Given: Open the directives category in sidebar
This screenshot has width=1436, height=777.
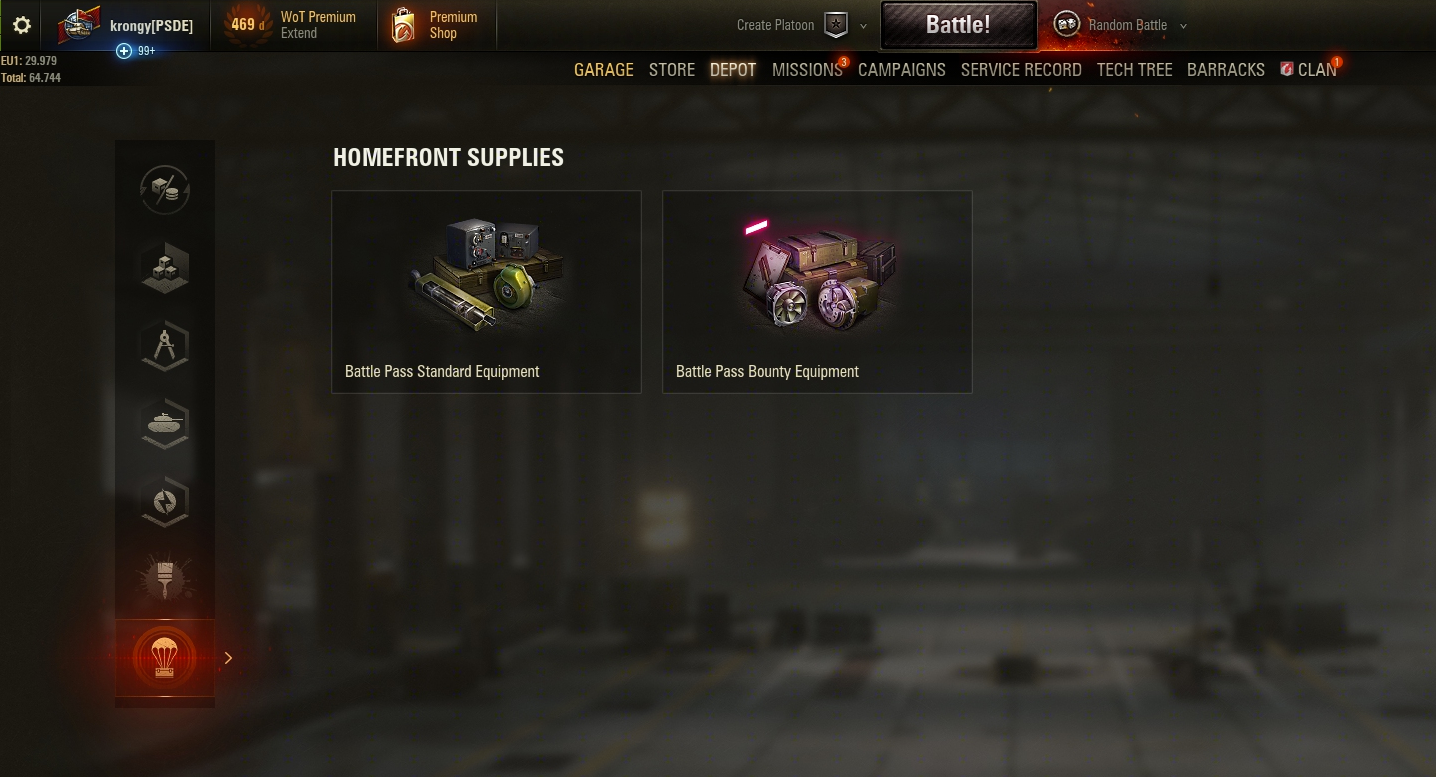Looking at the screenshot, I should click(164, 502).
